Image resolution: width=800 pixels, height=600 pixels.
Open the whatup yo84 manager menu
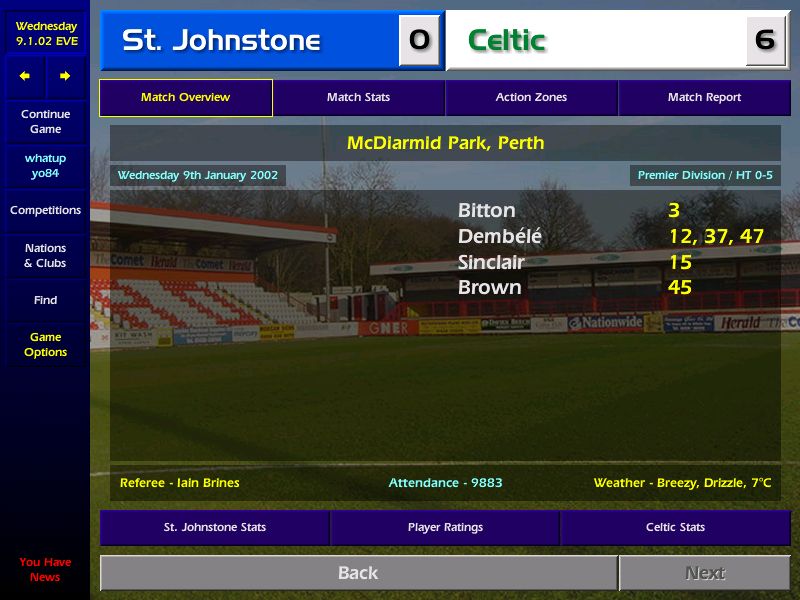click(45, 166)
